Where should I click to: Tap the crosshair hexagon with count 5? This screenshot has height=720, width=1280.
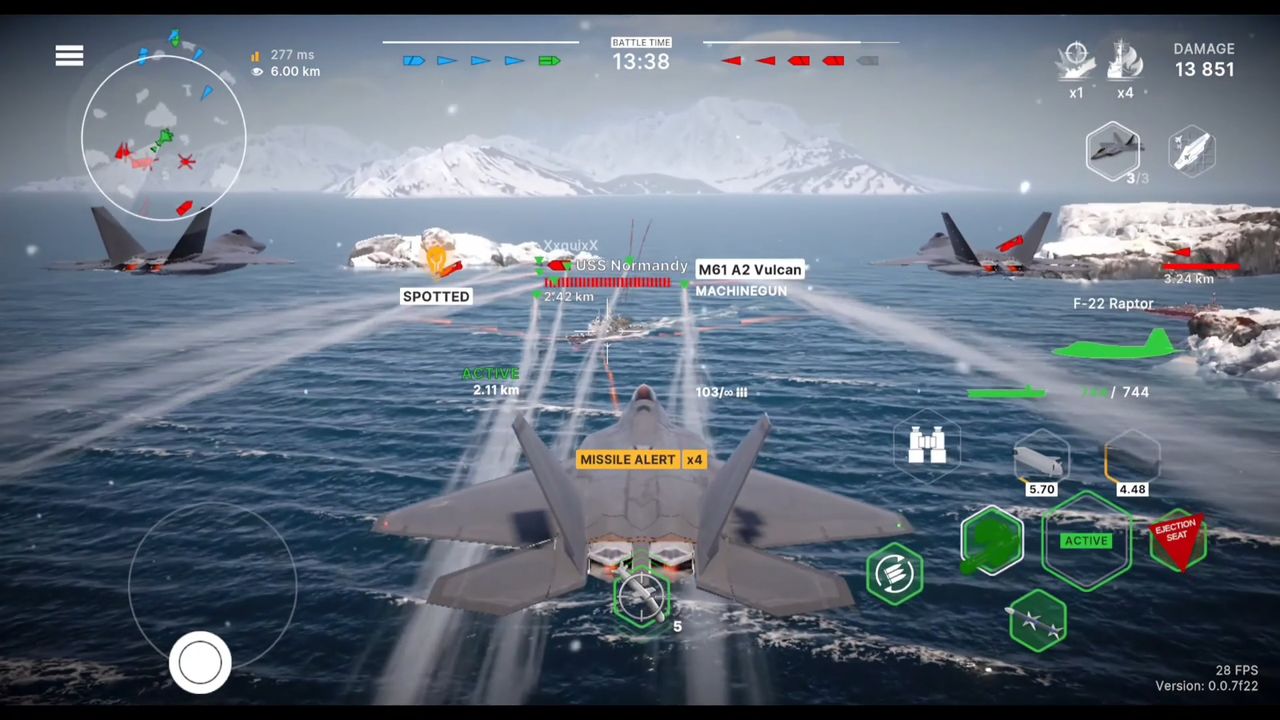[641, 598]
